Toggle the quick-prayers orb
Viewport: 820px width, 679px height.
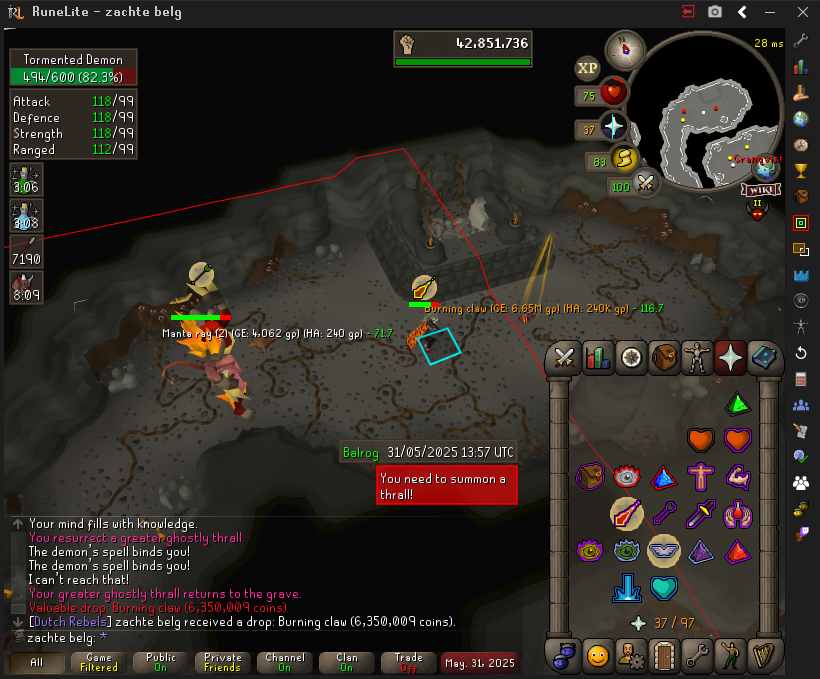[x=613, y=127]
